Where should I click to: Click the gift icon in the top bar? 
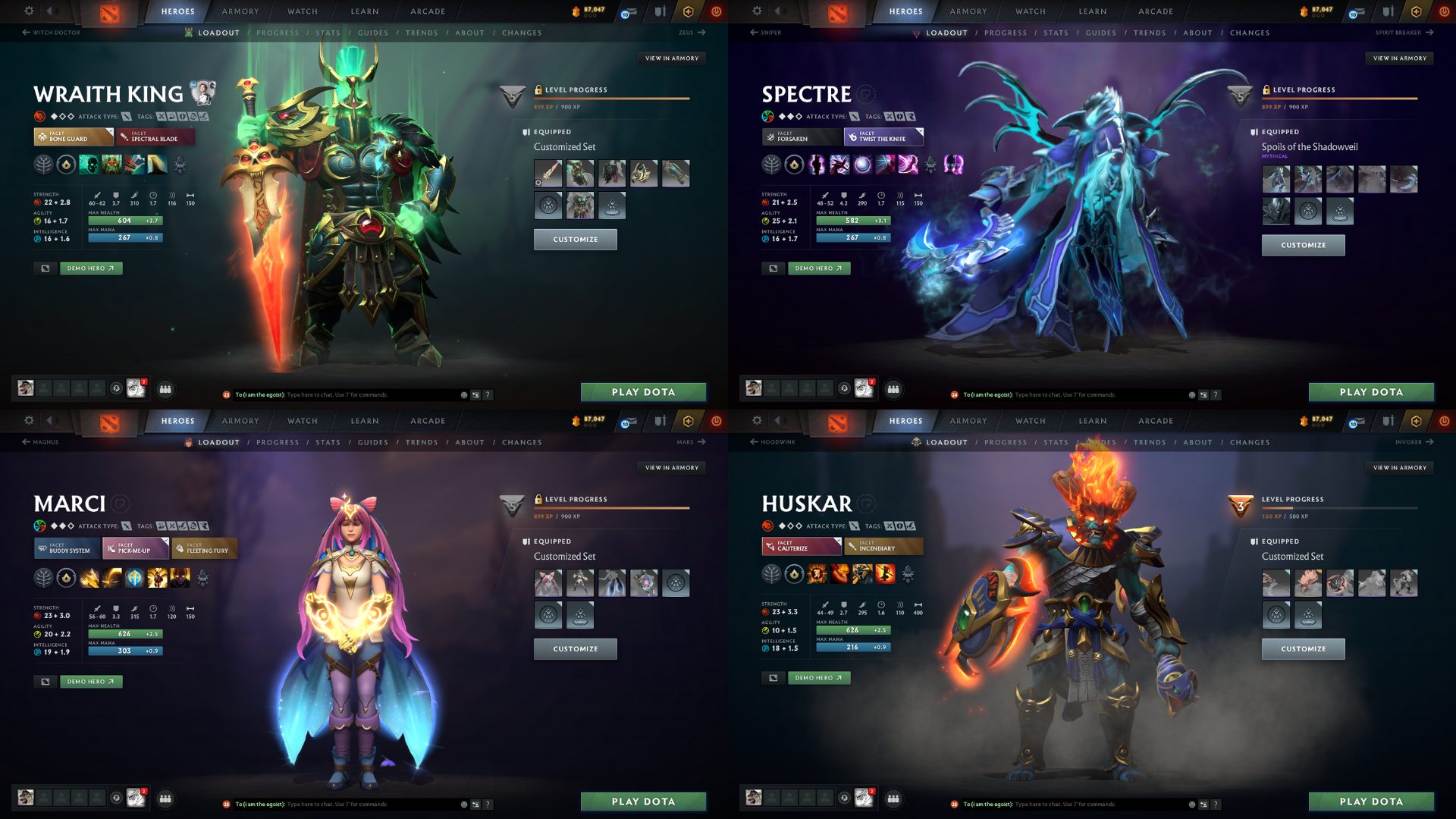(659, 11)
